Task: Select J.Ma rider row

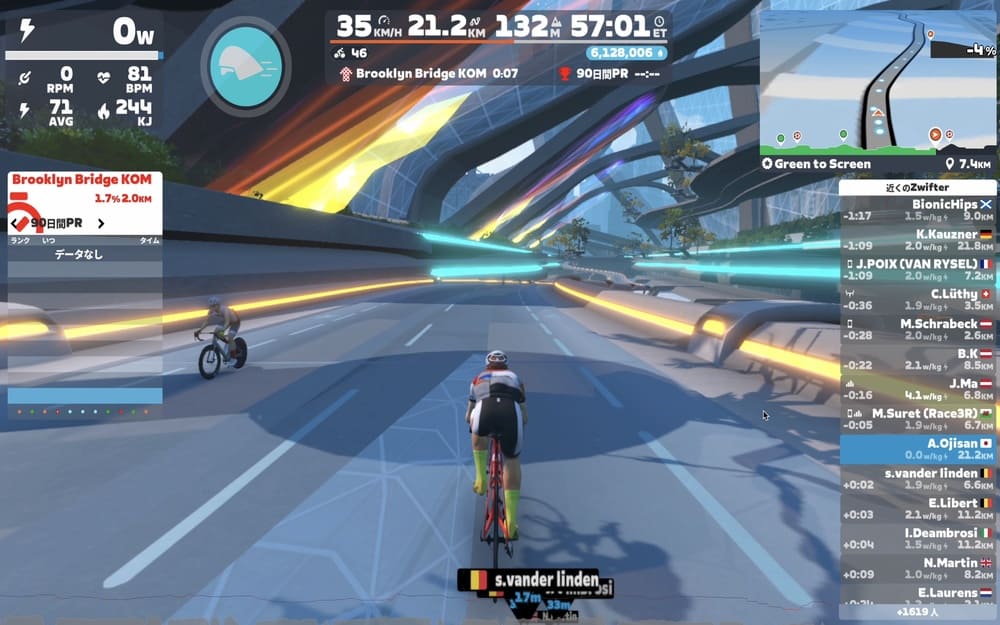Action: [917, 389]
